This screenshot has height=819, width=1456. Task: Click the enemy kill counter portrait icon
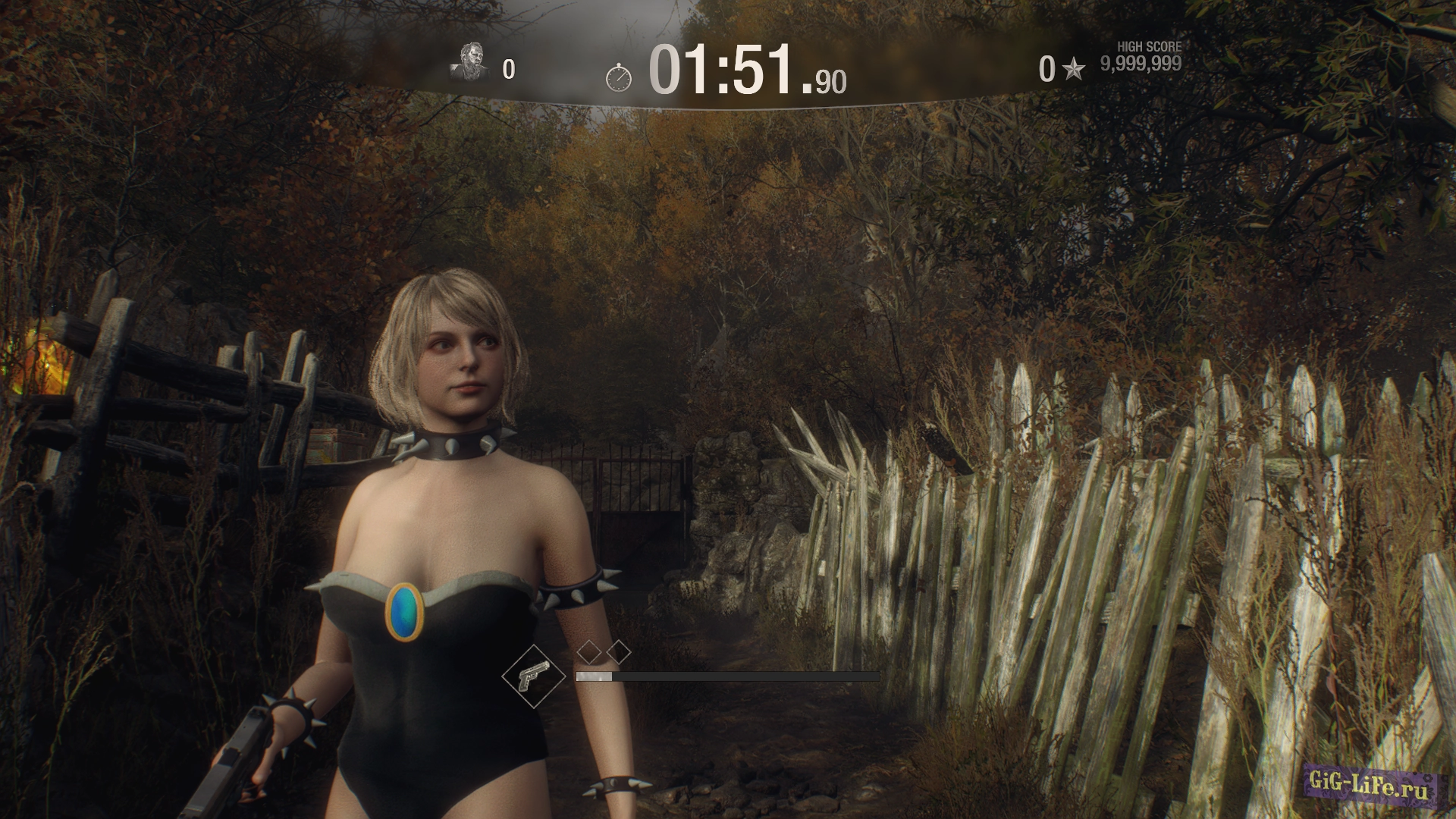tap(471, 62)
